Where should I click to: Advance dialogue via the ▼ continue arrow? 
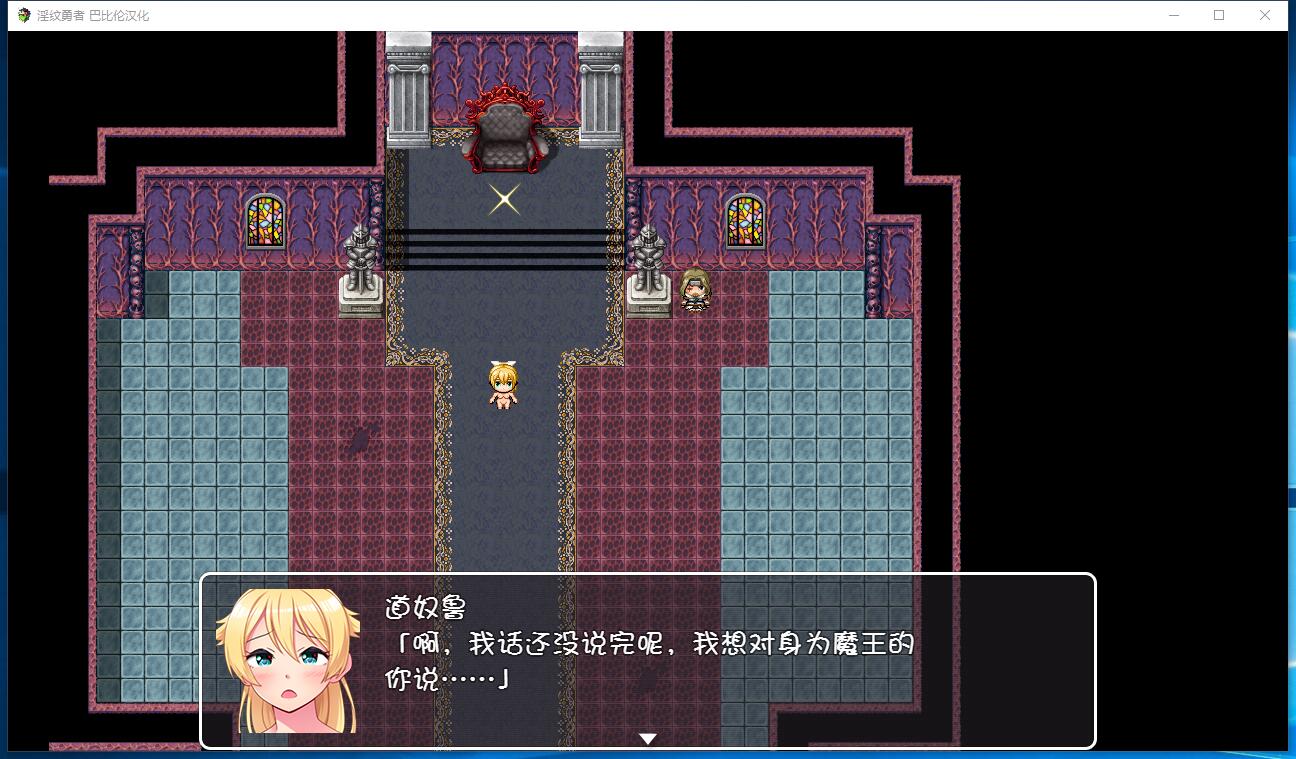coord(647,737)
